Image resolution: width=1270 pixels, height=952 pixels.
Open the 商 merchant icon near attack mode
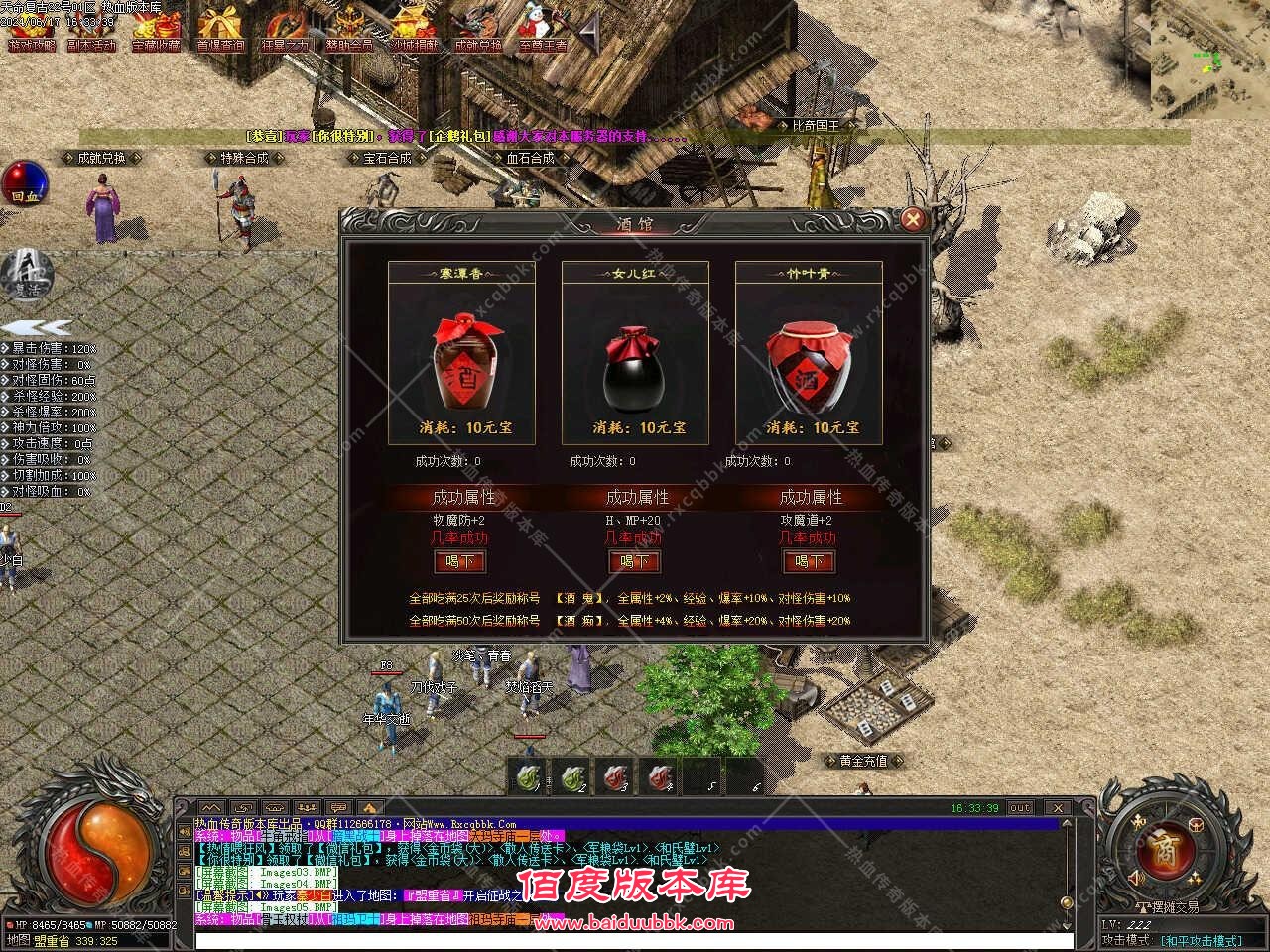point(1168,851)
